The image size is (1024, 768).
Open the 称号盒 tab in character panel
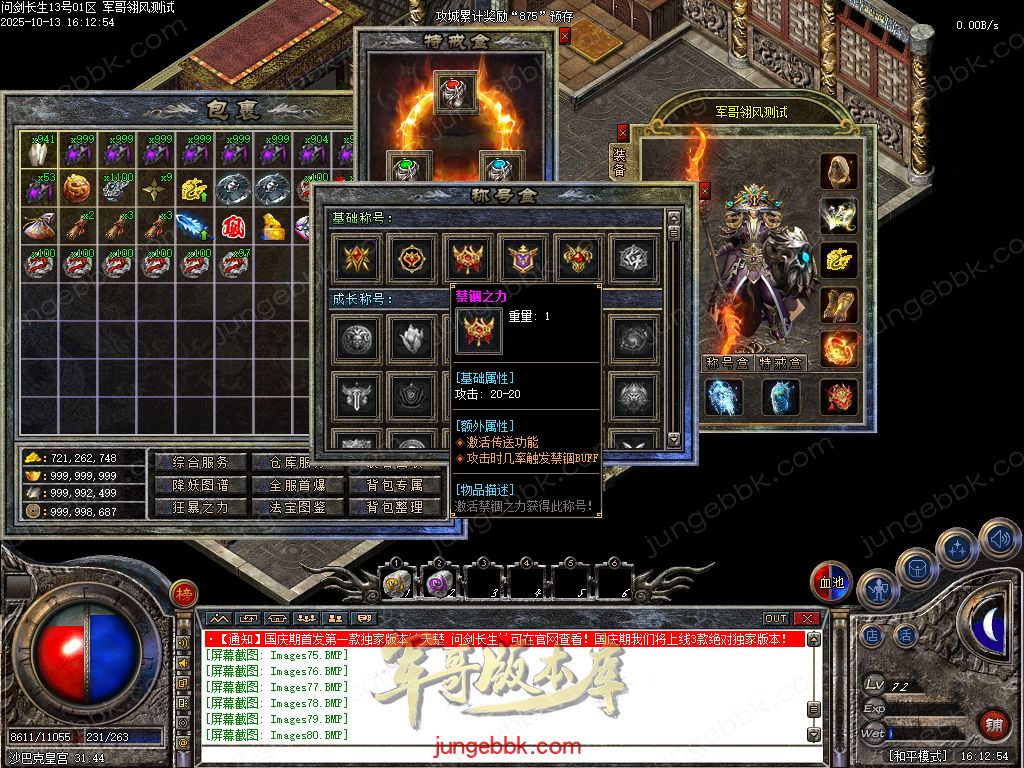pyautogui.click(x=727, y=363)
